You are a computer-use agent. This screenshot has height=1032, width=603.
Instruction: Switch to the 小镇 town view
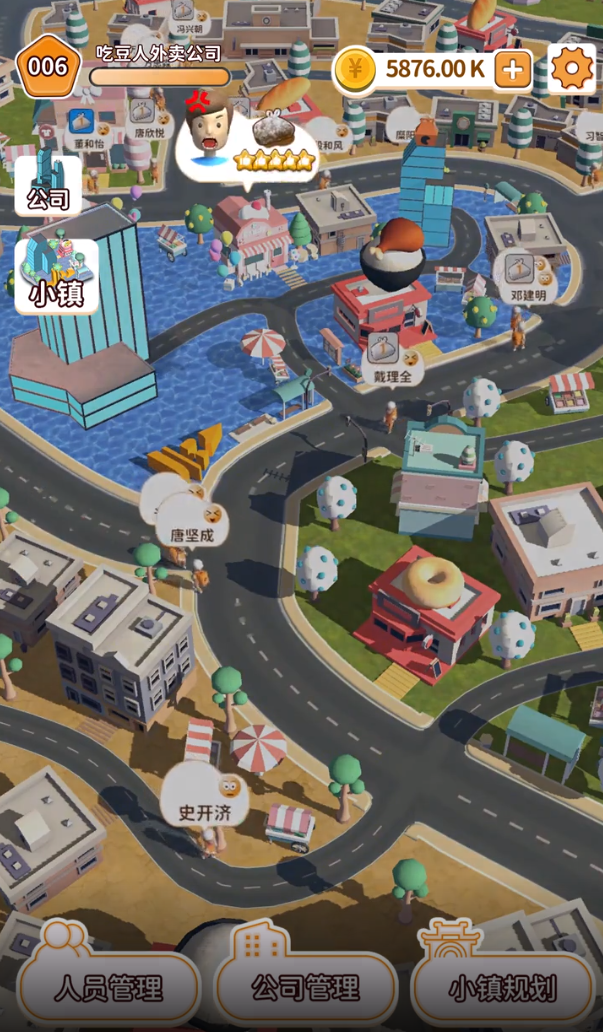pos(57,277)
